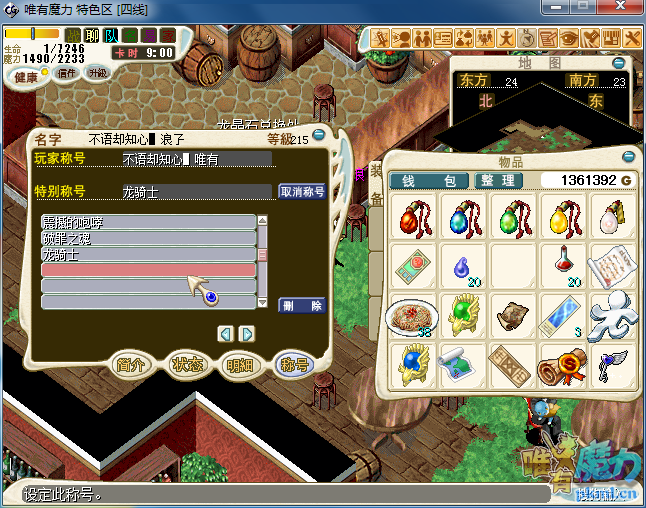Select the red crystal pouch item

click(412, 216)
